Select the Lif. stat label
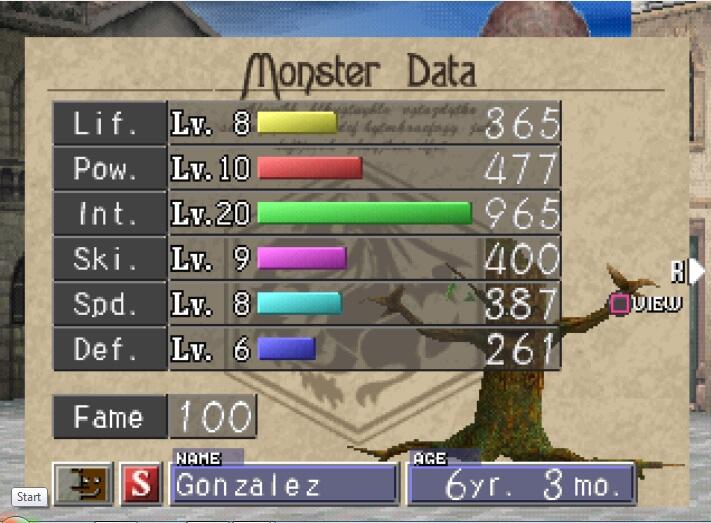711x523 pixels. click(109, 123)
